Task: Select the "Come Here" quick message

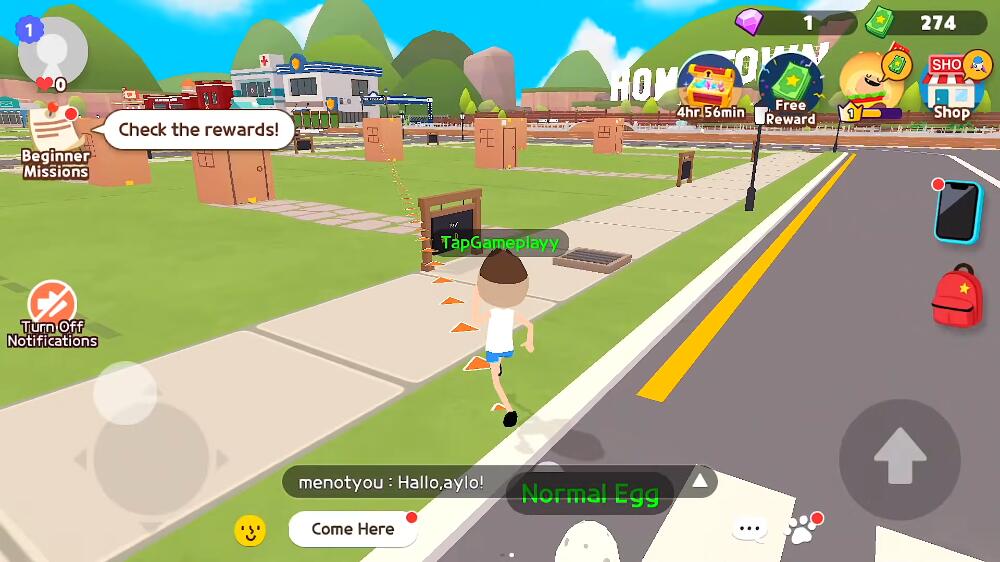Action: 353,529
